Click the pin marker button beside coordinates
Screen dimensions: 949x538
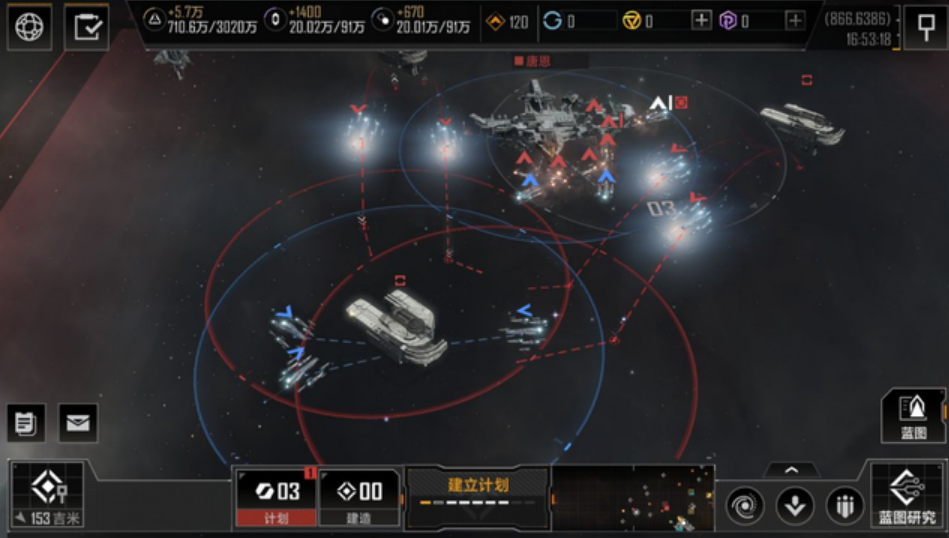925,27
